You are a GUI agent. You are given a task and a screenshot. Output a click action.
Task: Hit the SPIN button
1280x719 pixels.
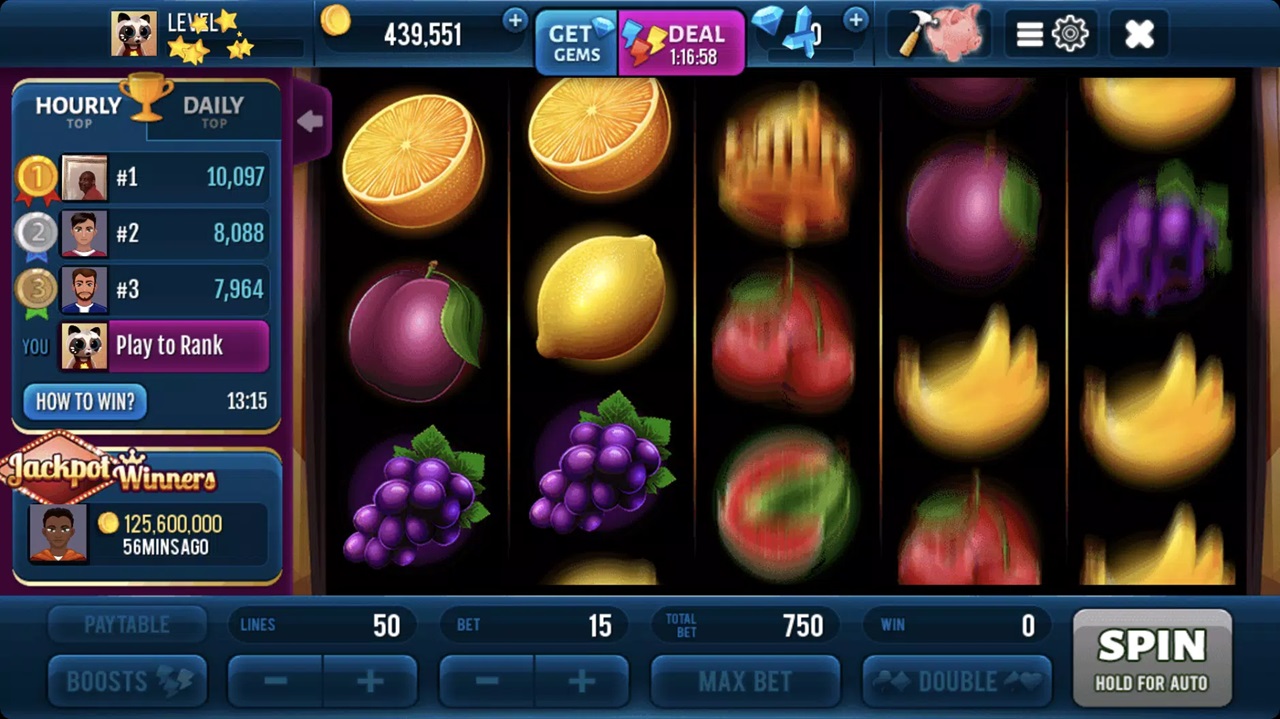point(1151,656)
